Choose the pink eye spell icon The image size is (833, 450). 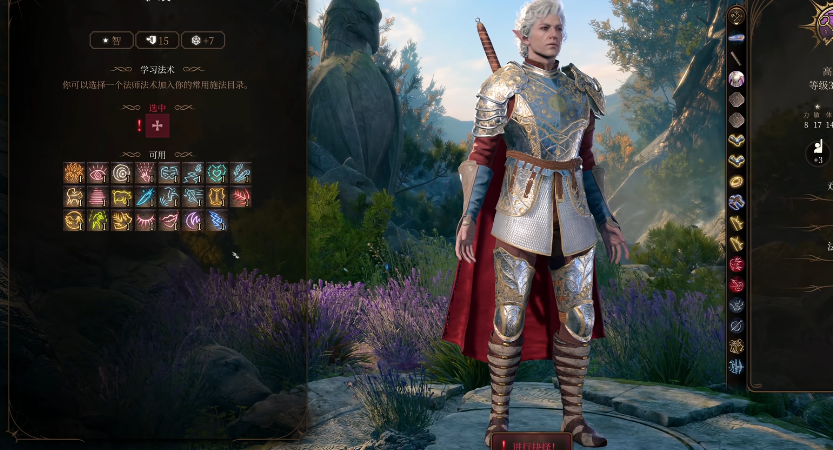point(98,173)
